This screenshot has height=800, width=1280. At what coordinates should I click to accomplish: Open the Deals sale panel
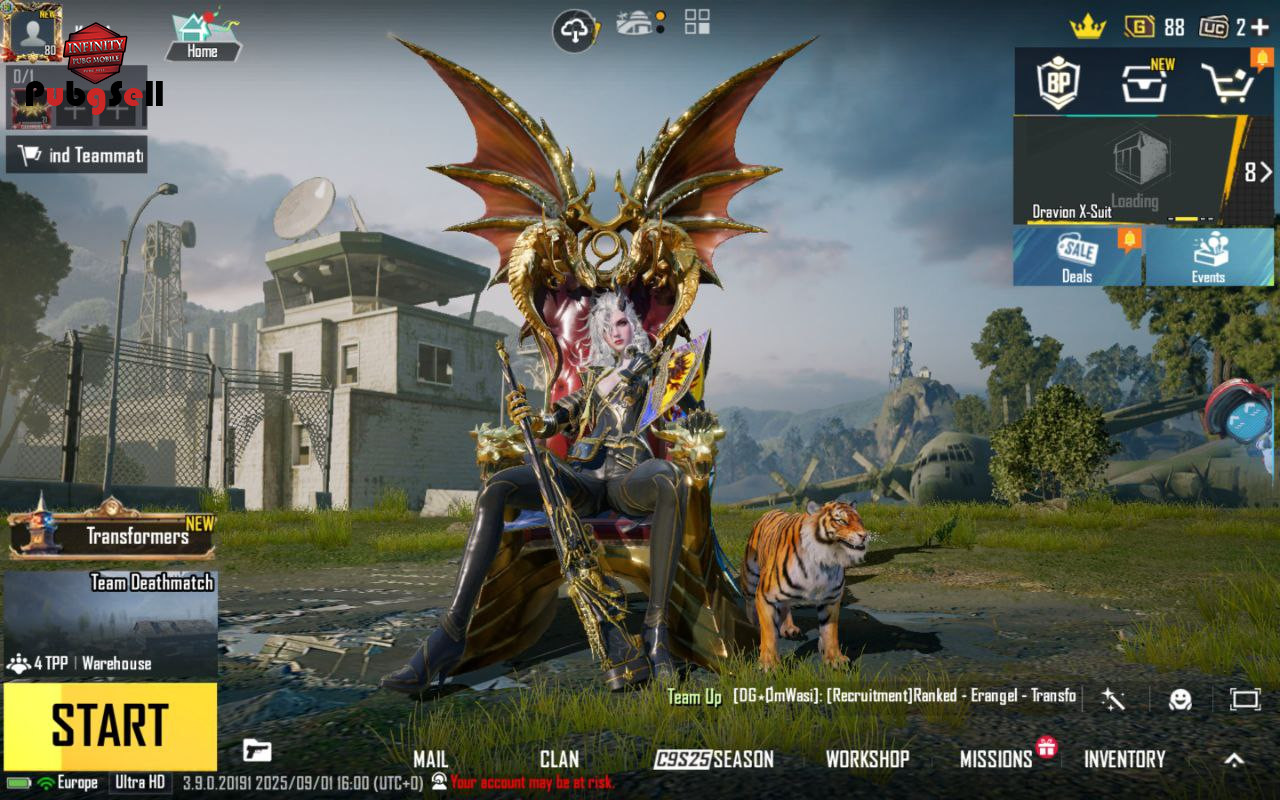click(1078, 257)
